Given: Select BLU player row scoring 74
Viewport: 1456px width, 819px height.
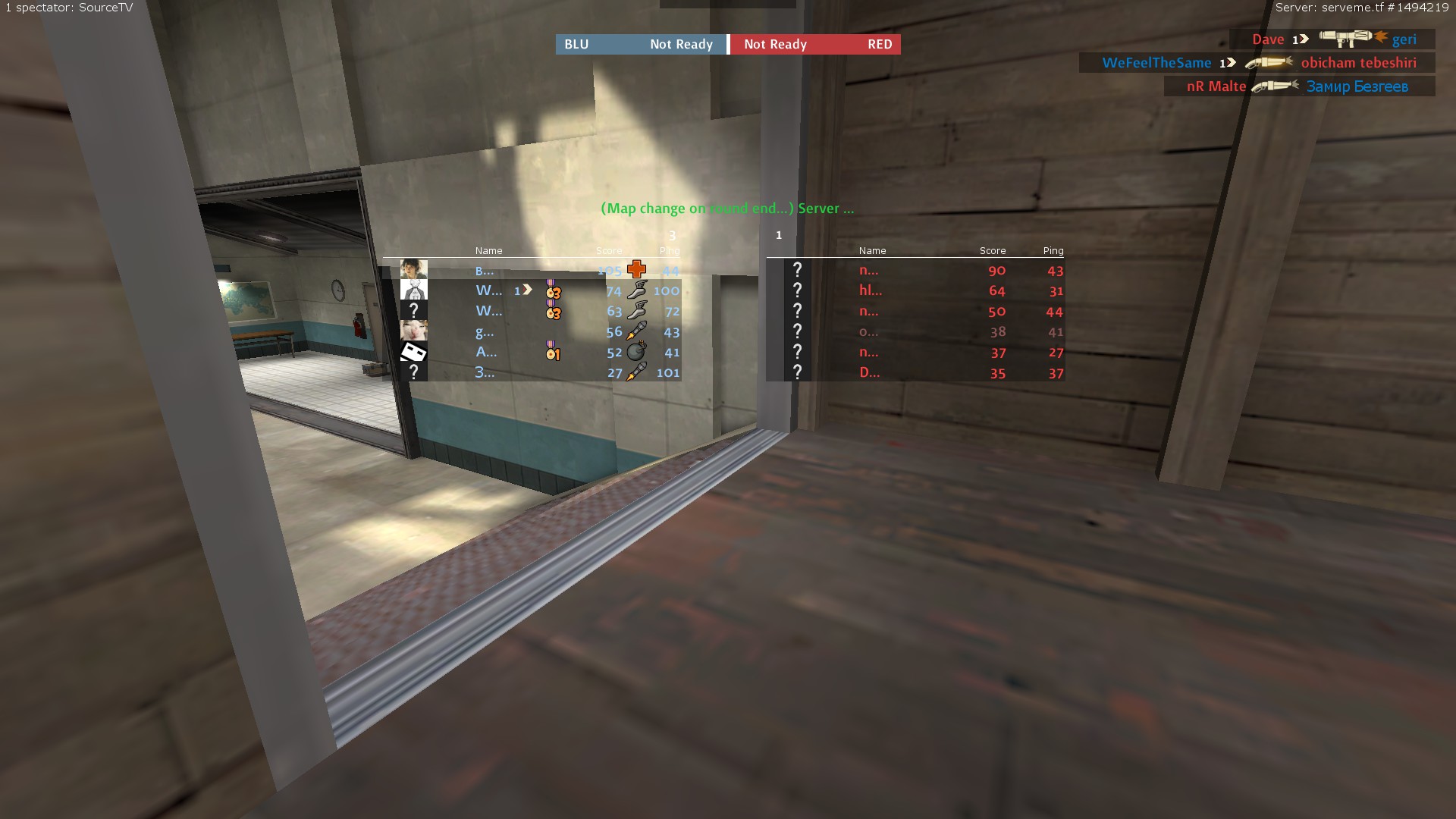Looking at the screenshot, I should pos(540,290).
